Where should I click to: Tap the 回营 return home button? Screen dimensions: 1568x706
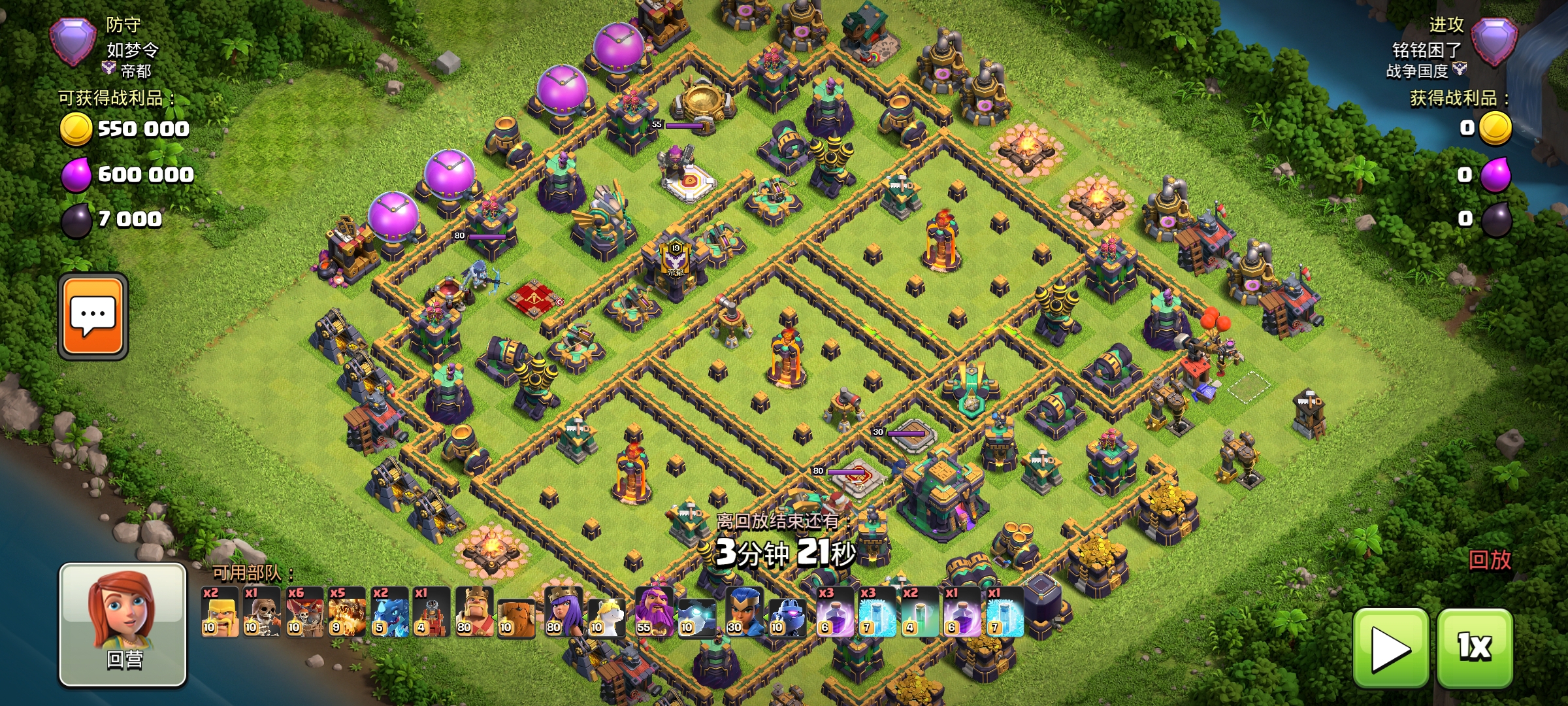pyautogui.click(x=123, y=624)
